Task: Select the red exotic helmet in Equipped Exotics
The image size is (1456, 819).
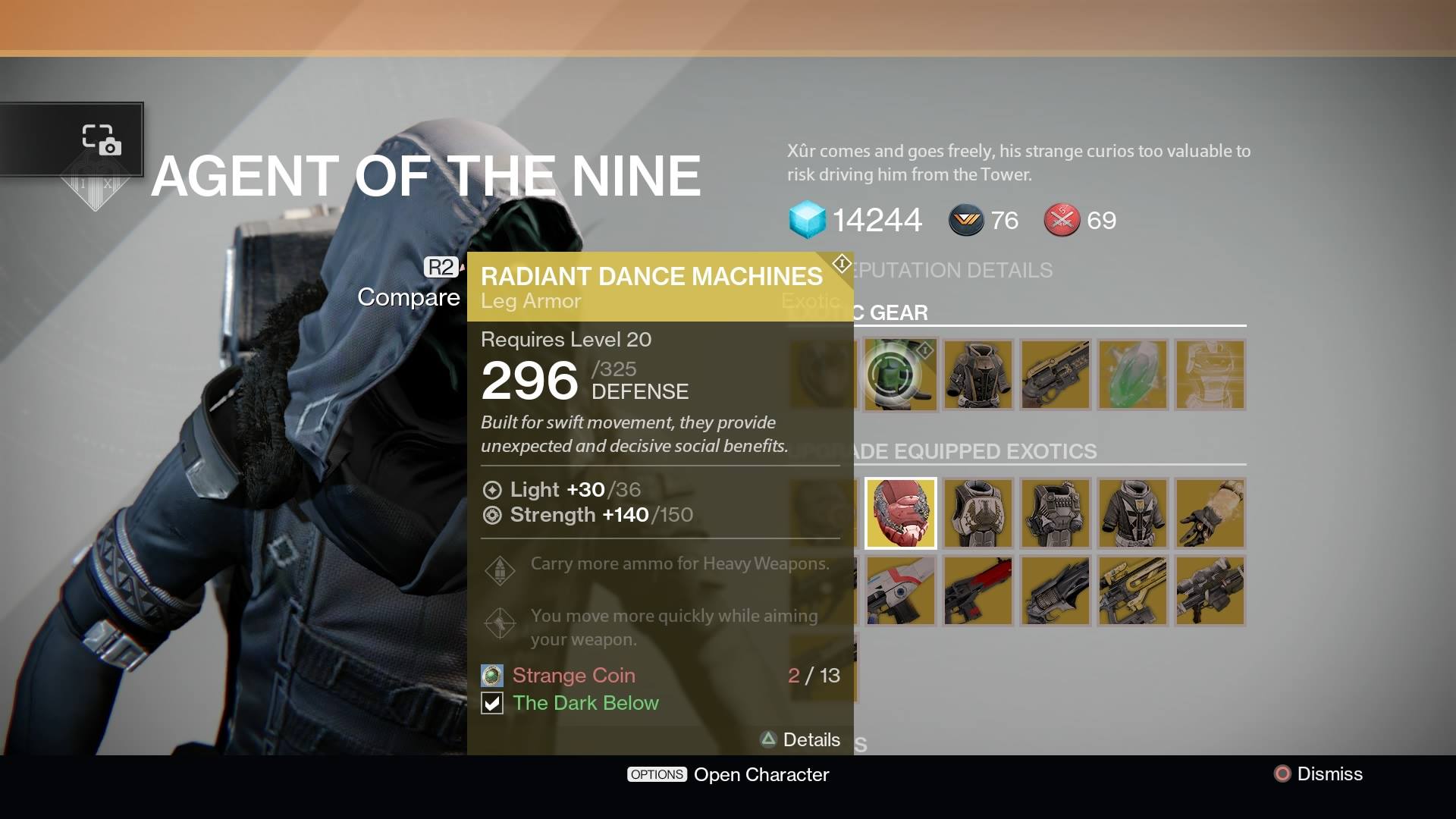Action: coord(901,513)
